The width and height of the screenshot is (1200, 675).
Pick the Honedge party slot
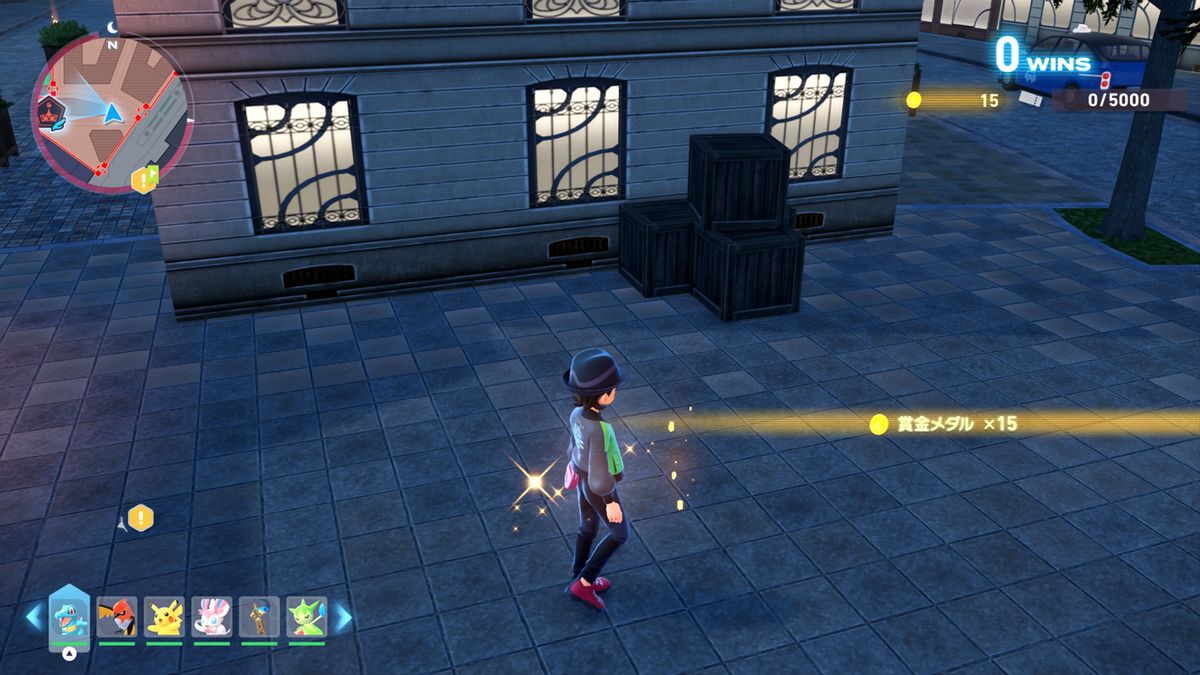[259, 616]
